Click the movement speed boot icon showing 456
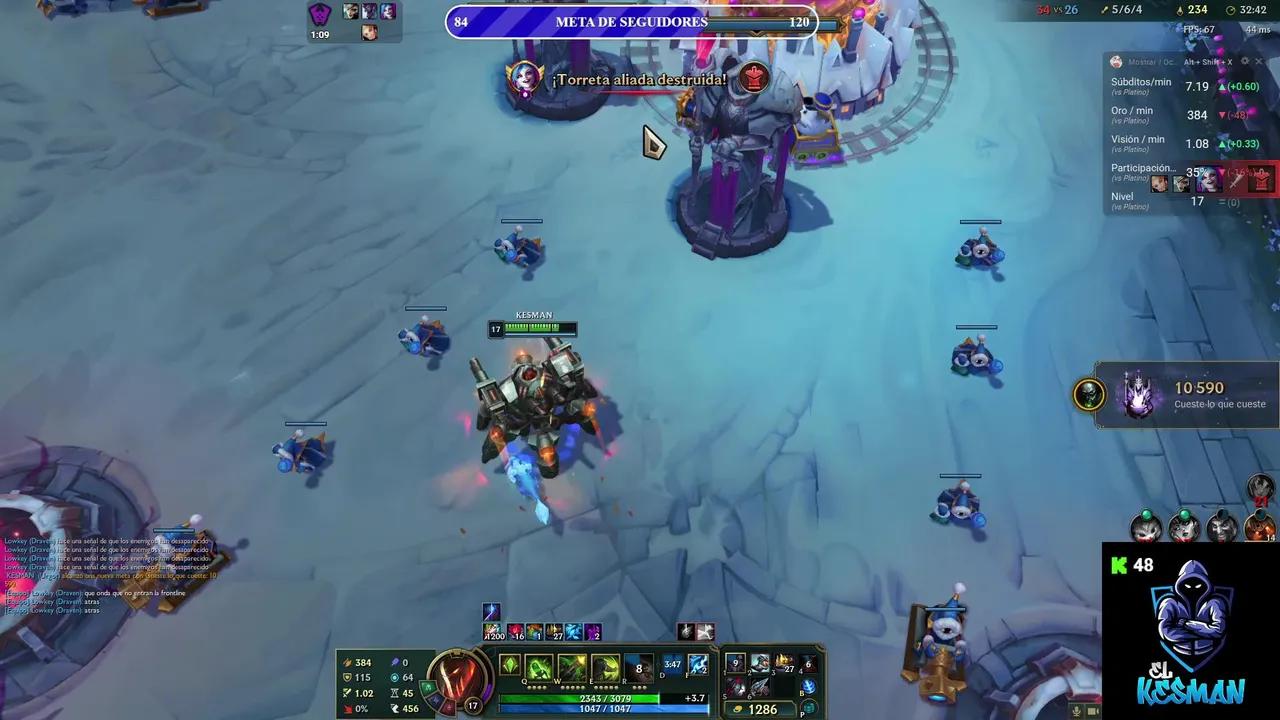This screenshot has width=1280, height=720. [395, 708]
